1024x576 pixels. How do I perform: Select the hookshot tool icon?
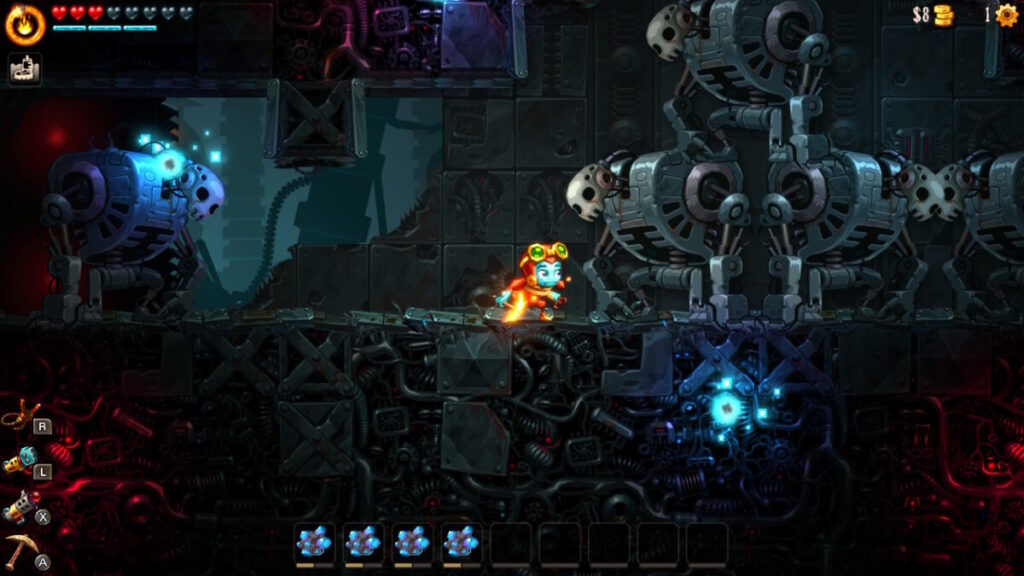tap(20, 414)
